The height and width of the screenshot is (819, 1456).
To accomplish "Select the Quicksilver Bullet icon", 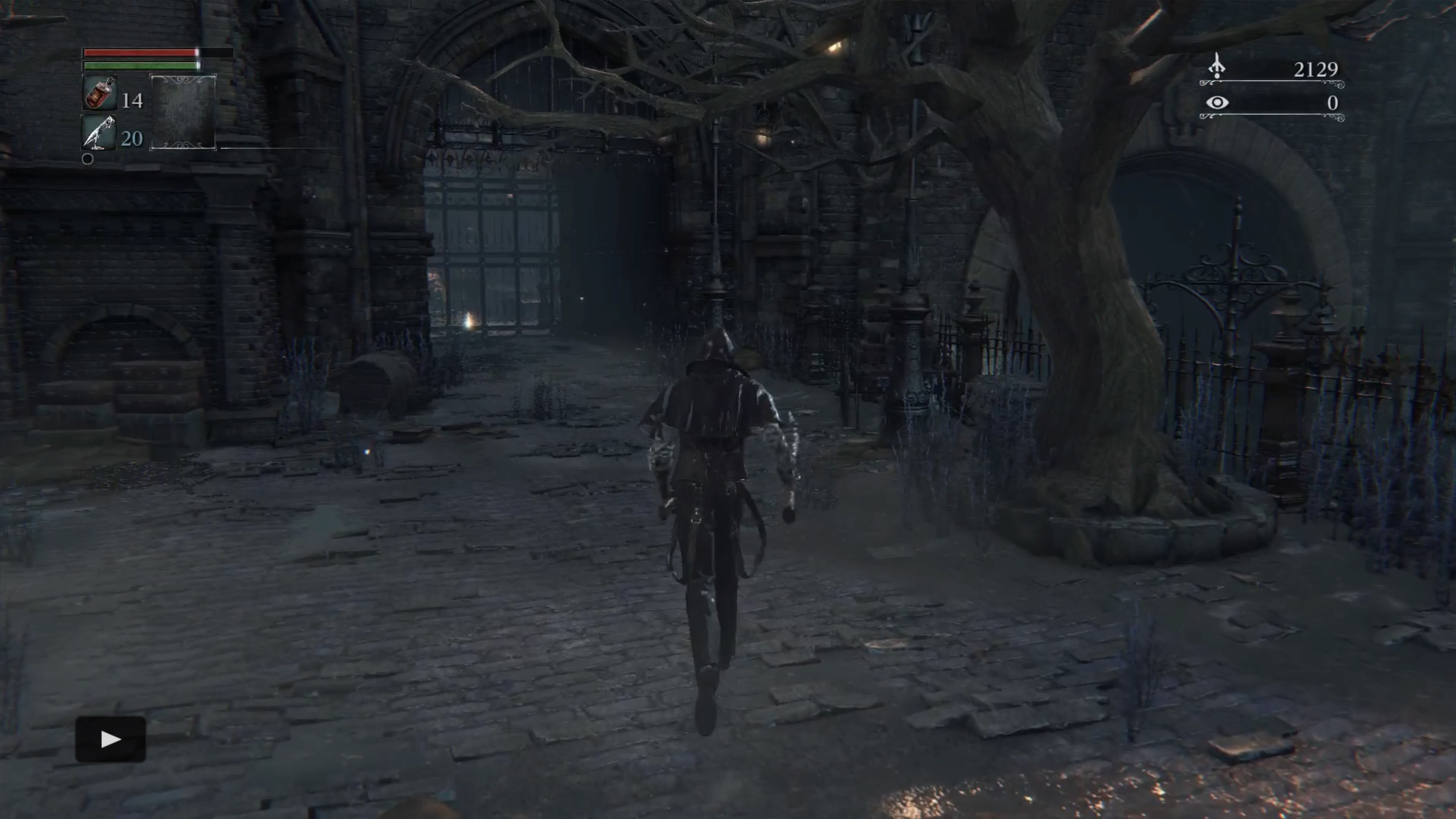I will pyautogui.click(x=99, y=133).
